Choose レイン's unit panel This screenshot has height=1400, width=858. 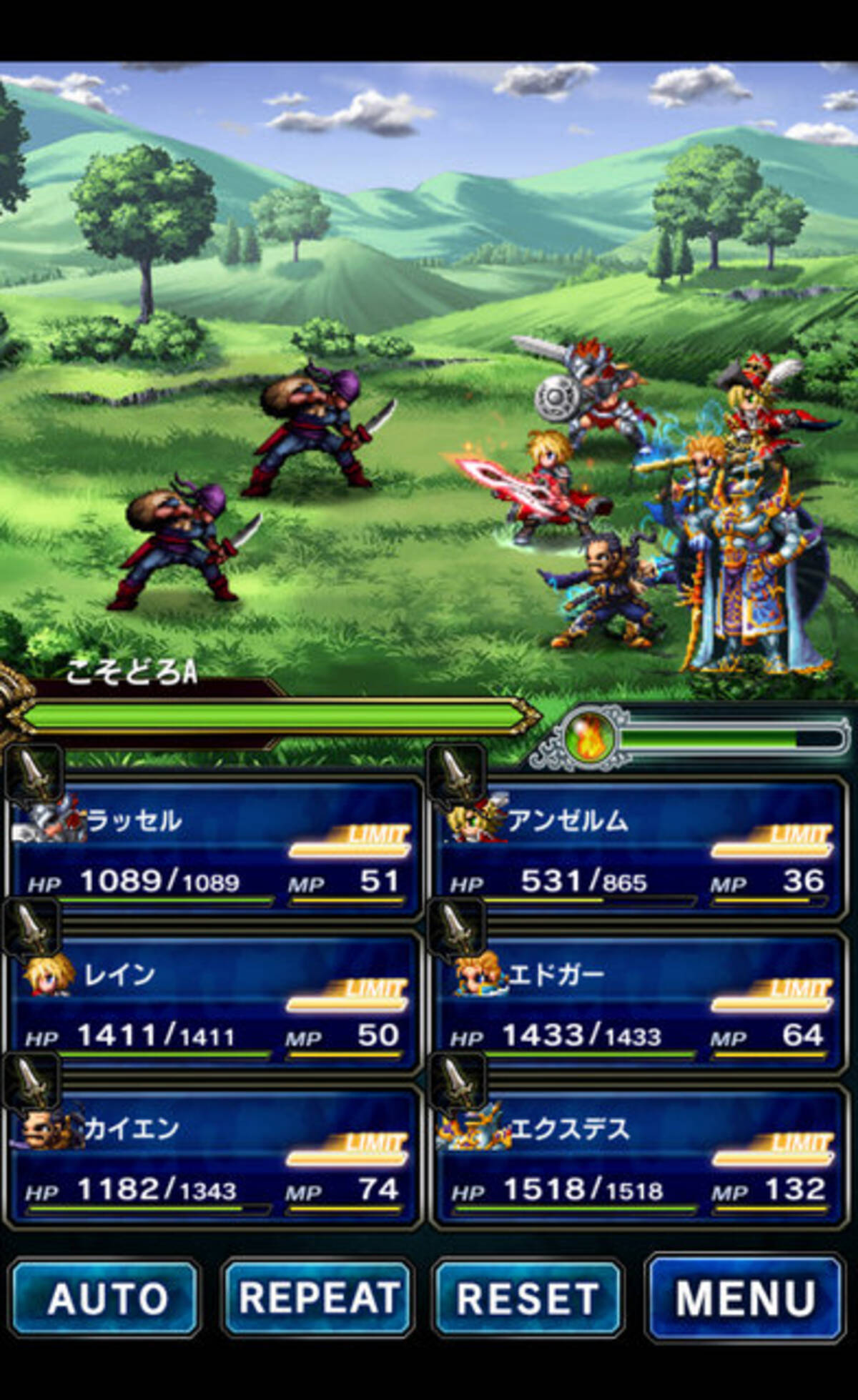click(214, 1003)
